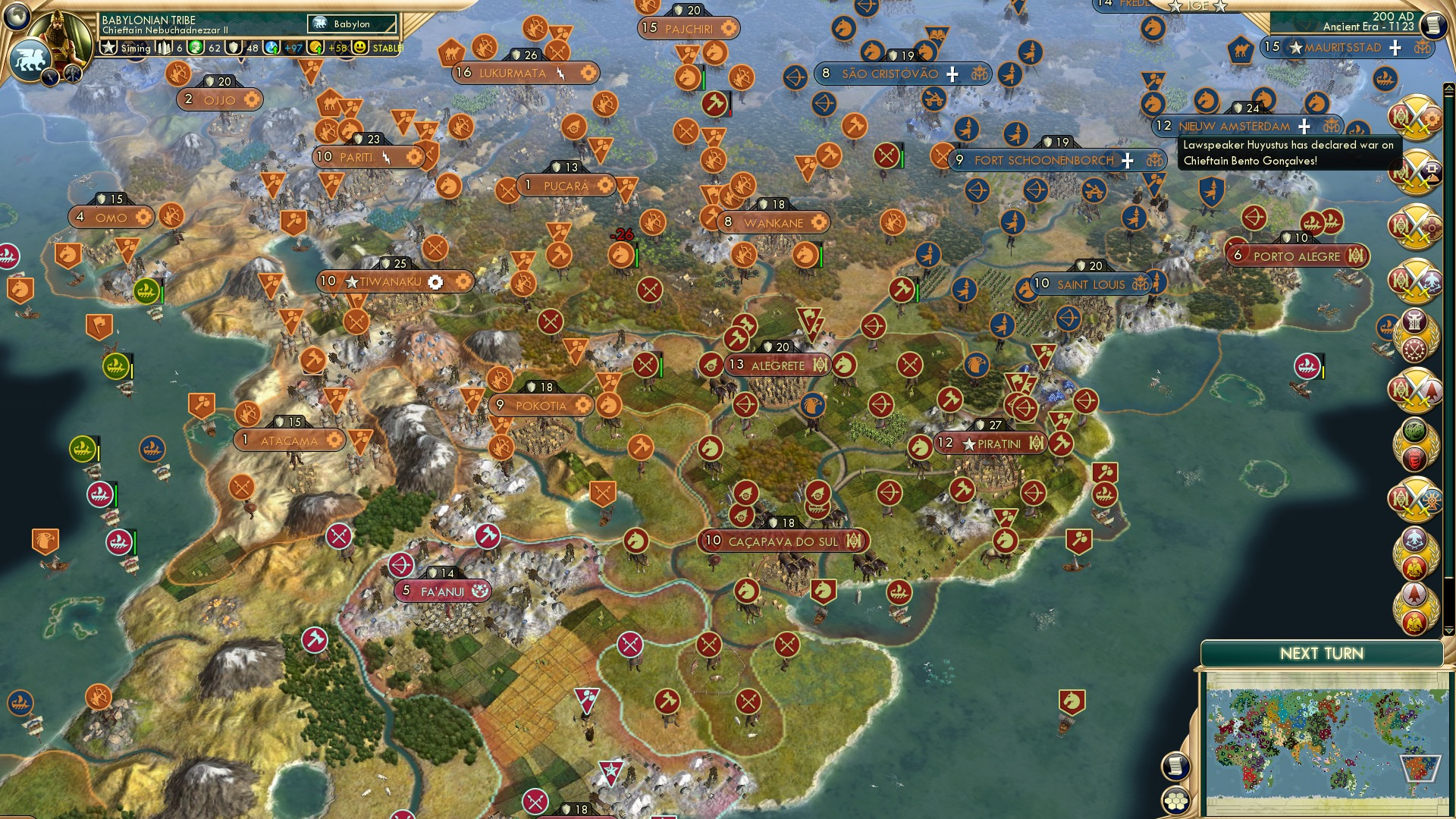Select the Siming star score icon
The image size is (1456, 819).
[111, 48]
